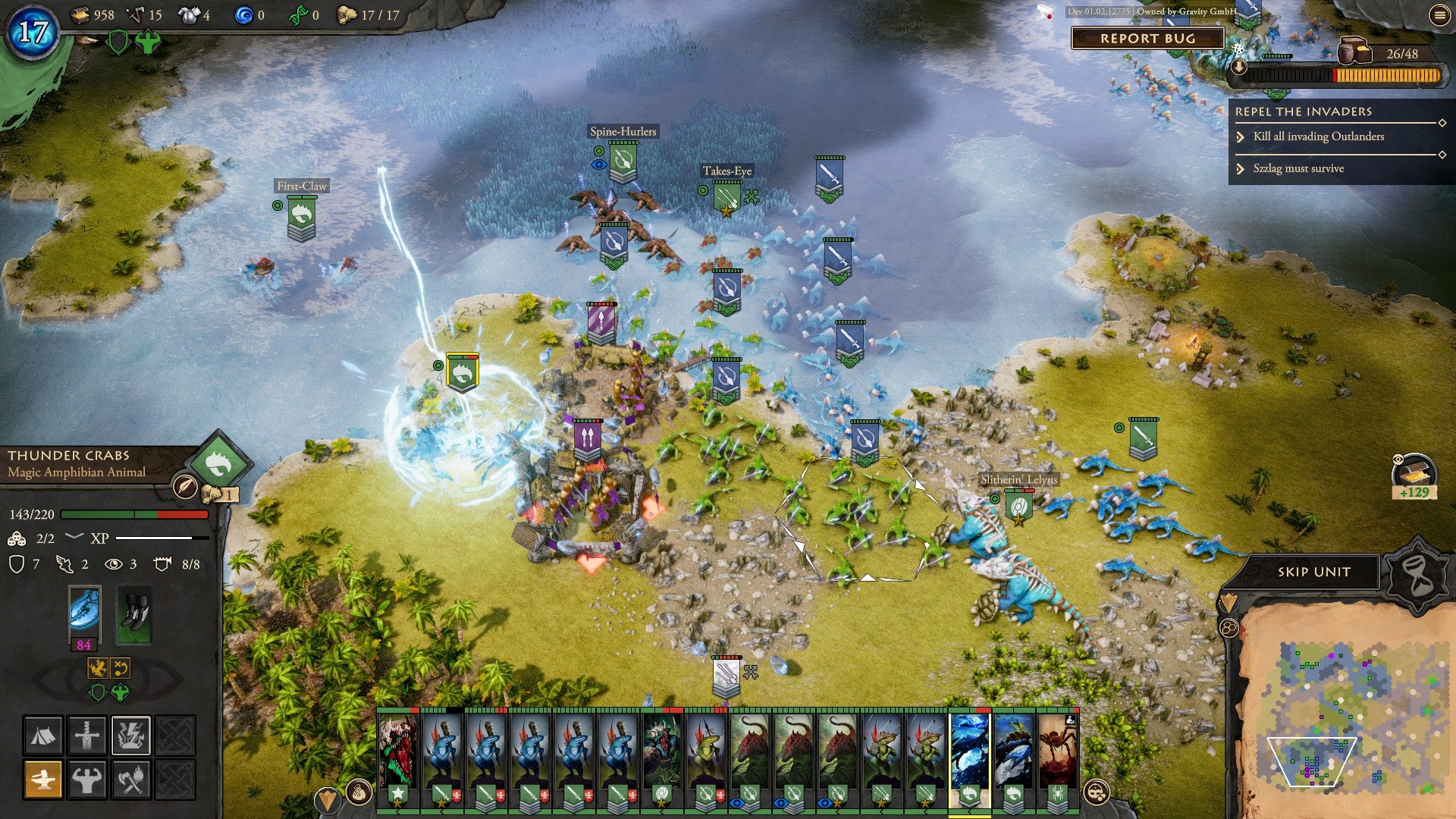The image size is (1456, 819).
Task: Open the quill rename button
Action: 184,486
